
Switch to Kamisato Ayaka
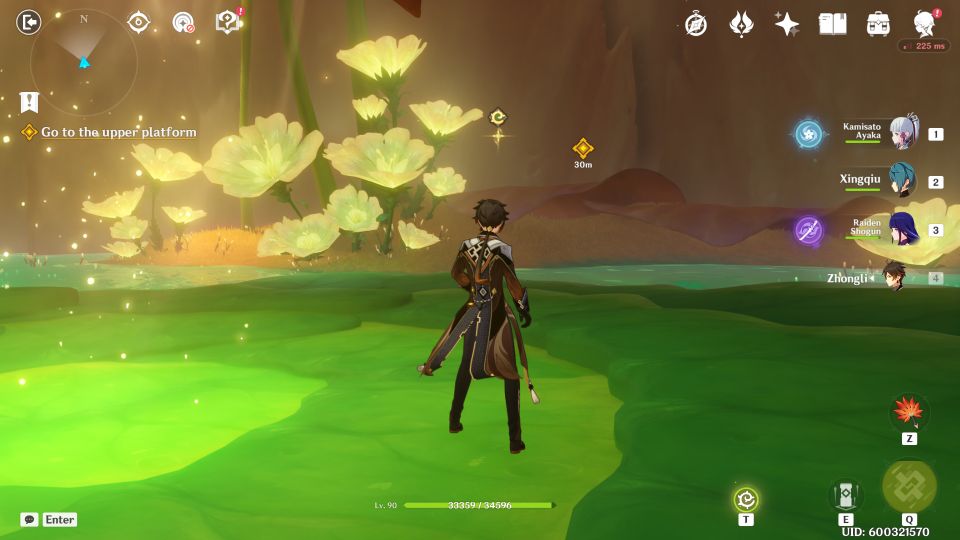click(x=903, y=133)
